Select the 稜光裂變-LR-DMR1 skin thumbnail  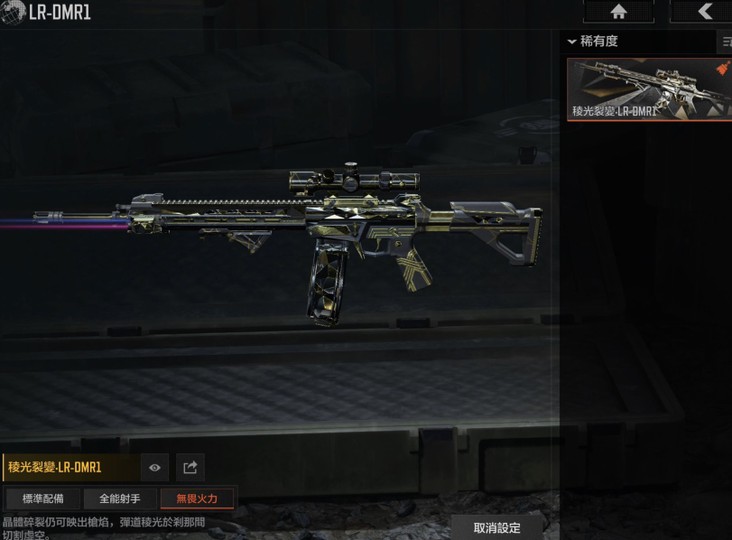[x=649, y=89]
